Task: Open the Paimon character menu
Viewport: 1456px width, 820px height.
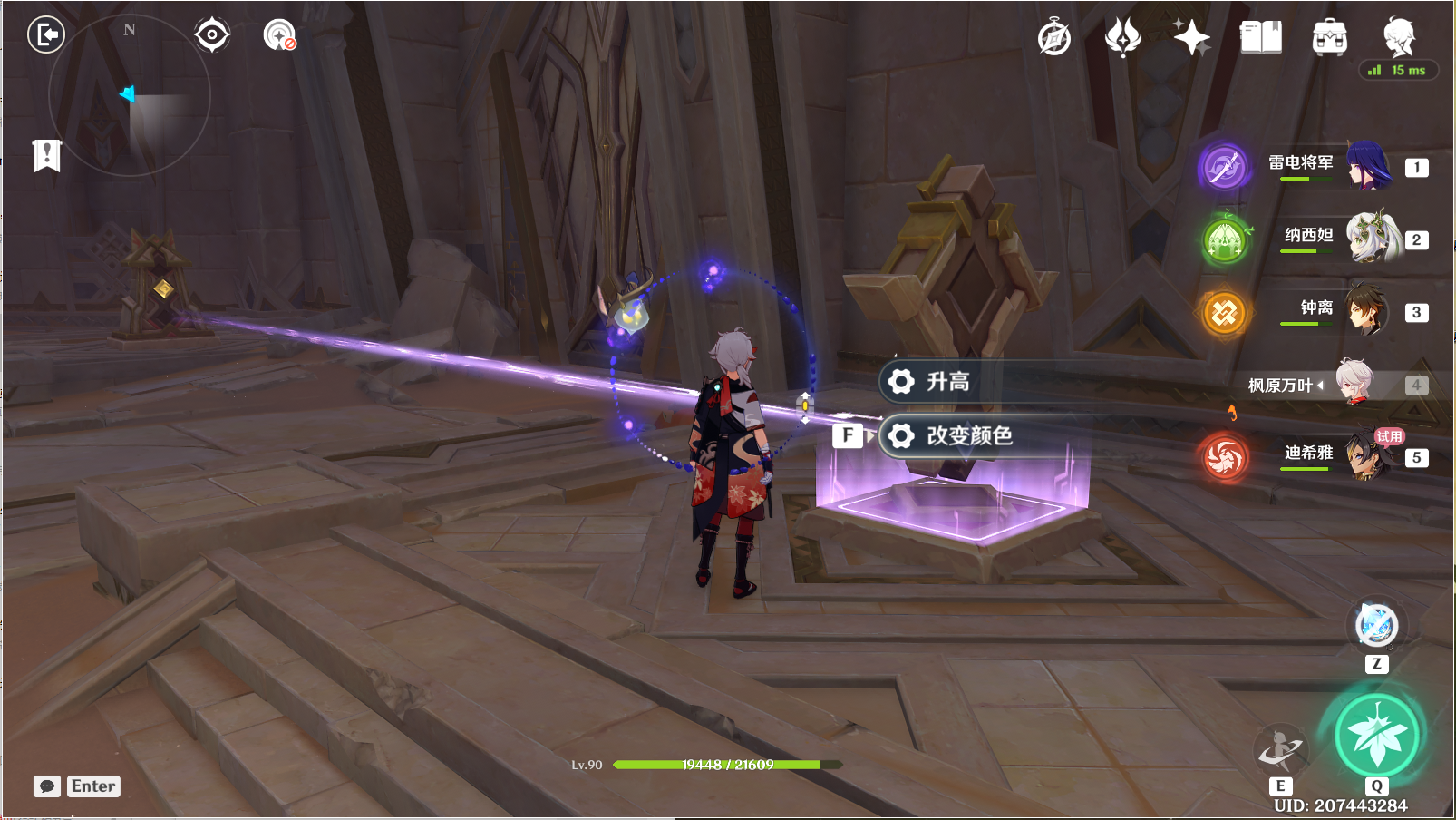Action: click(x=1399, y=36)
